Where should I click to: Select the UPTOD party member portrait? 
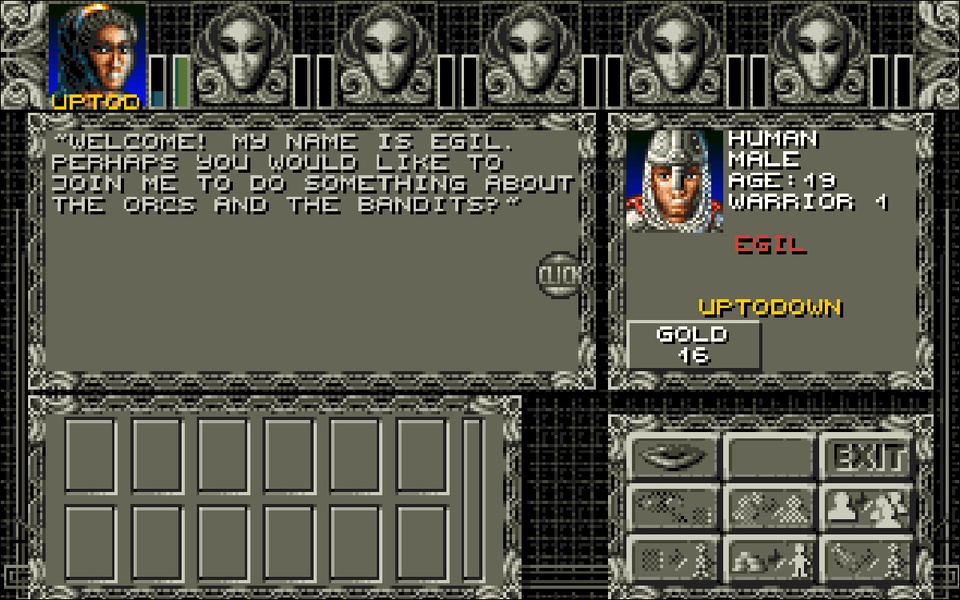pos(97,52)
